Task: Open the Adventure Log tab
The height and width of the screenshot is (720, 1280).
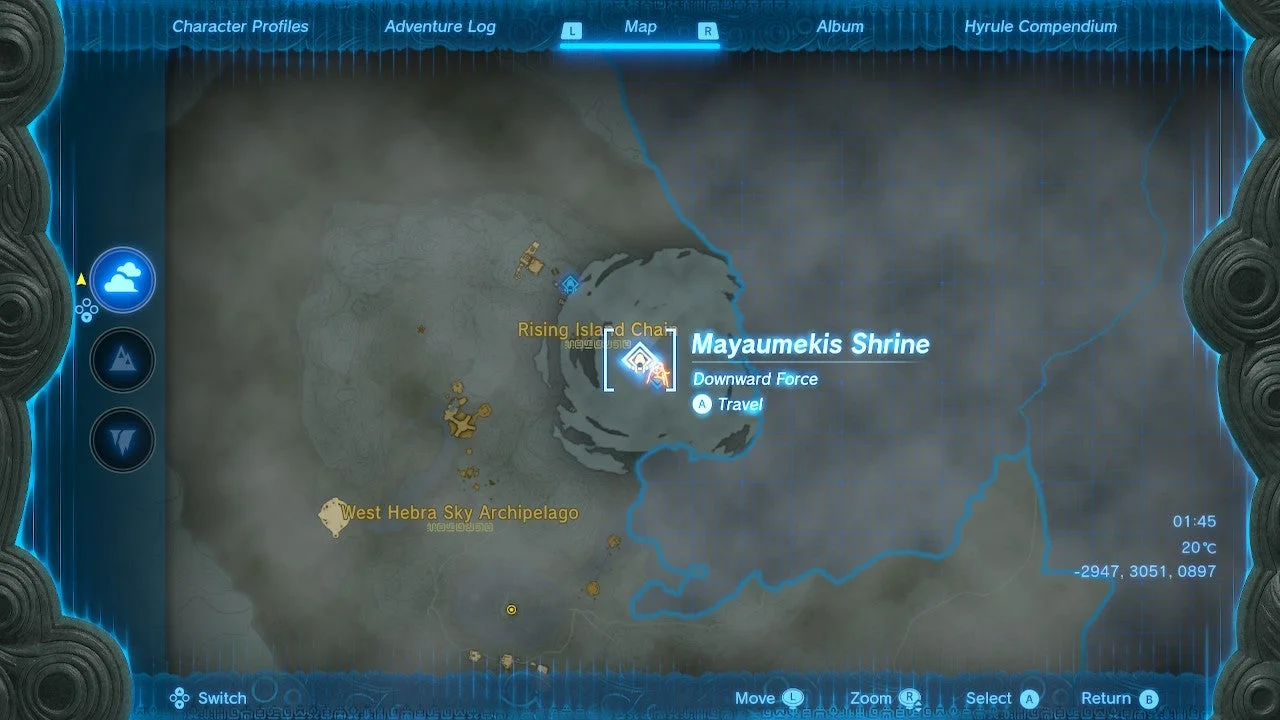Action: pos(440,26)
